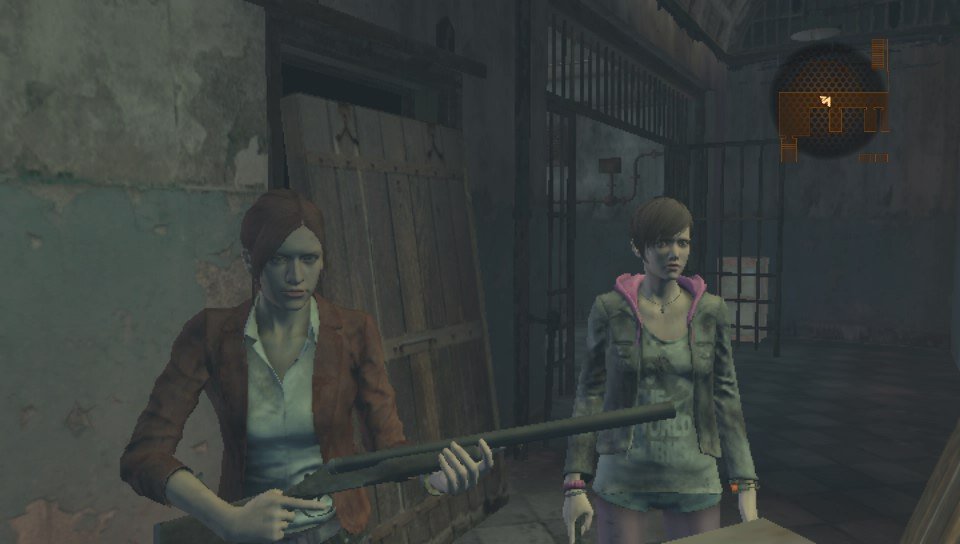
Task: Click the circular minimap
Action: 831,103
